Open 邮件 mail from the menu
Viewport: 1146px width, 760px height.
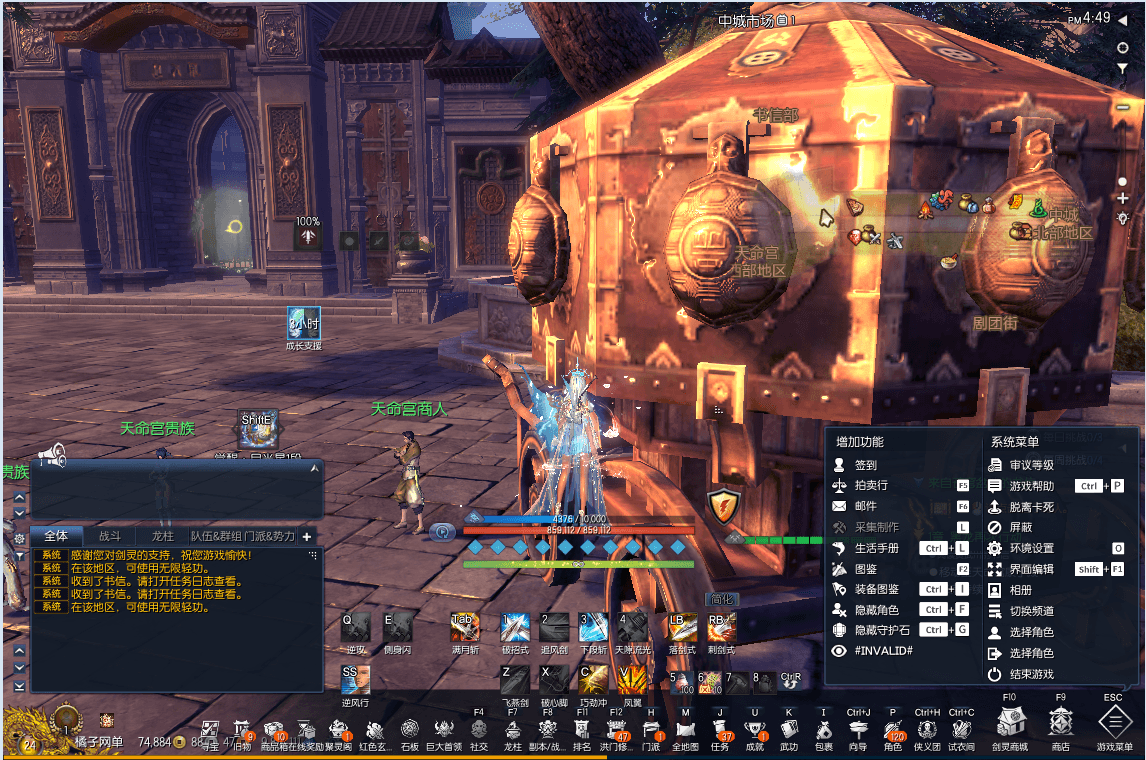[865, 507]
